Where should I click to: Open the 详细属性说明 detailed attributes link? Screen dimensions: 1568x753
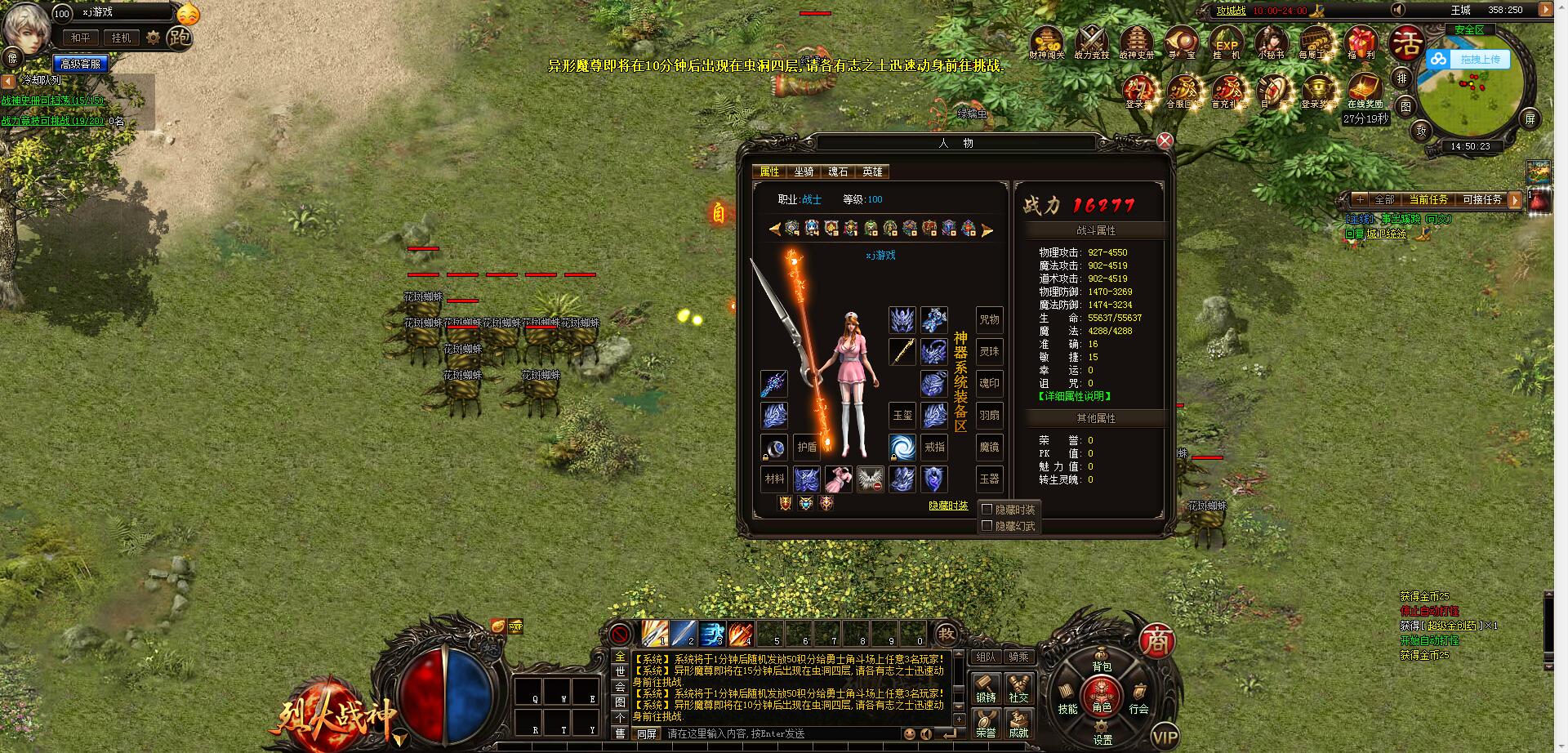[1072, 396]
